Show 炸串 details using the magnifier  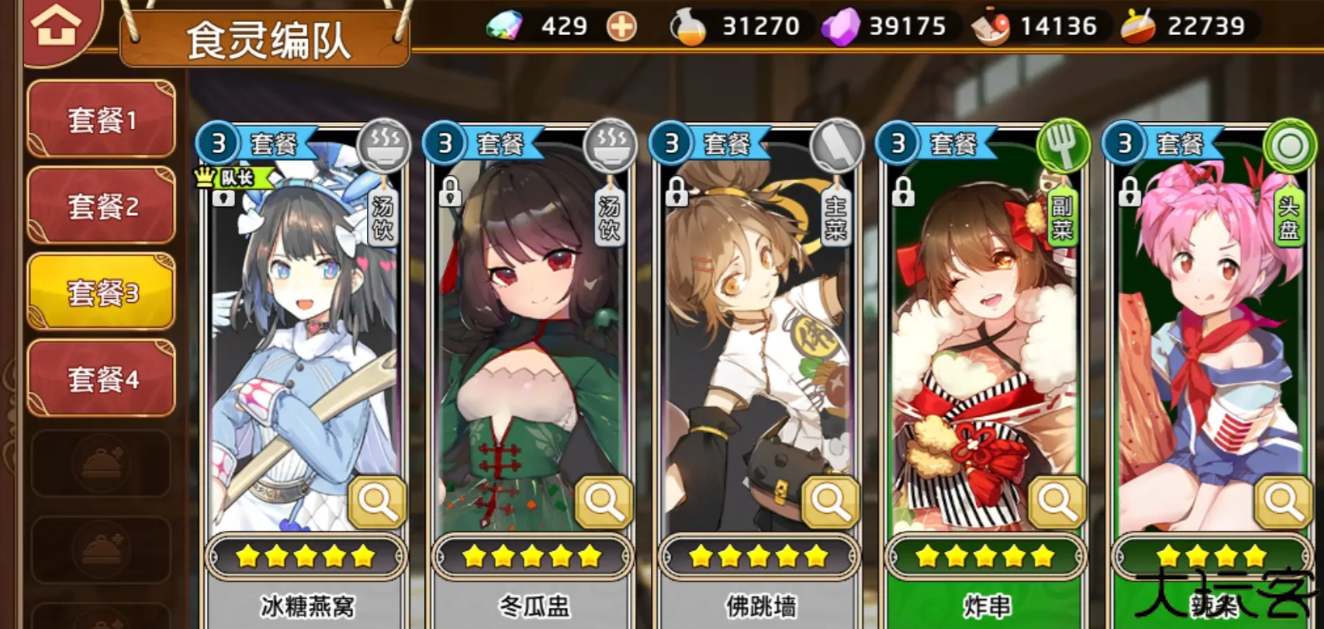[x=1057, y=502]
